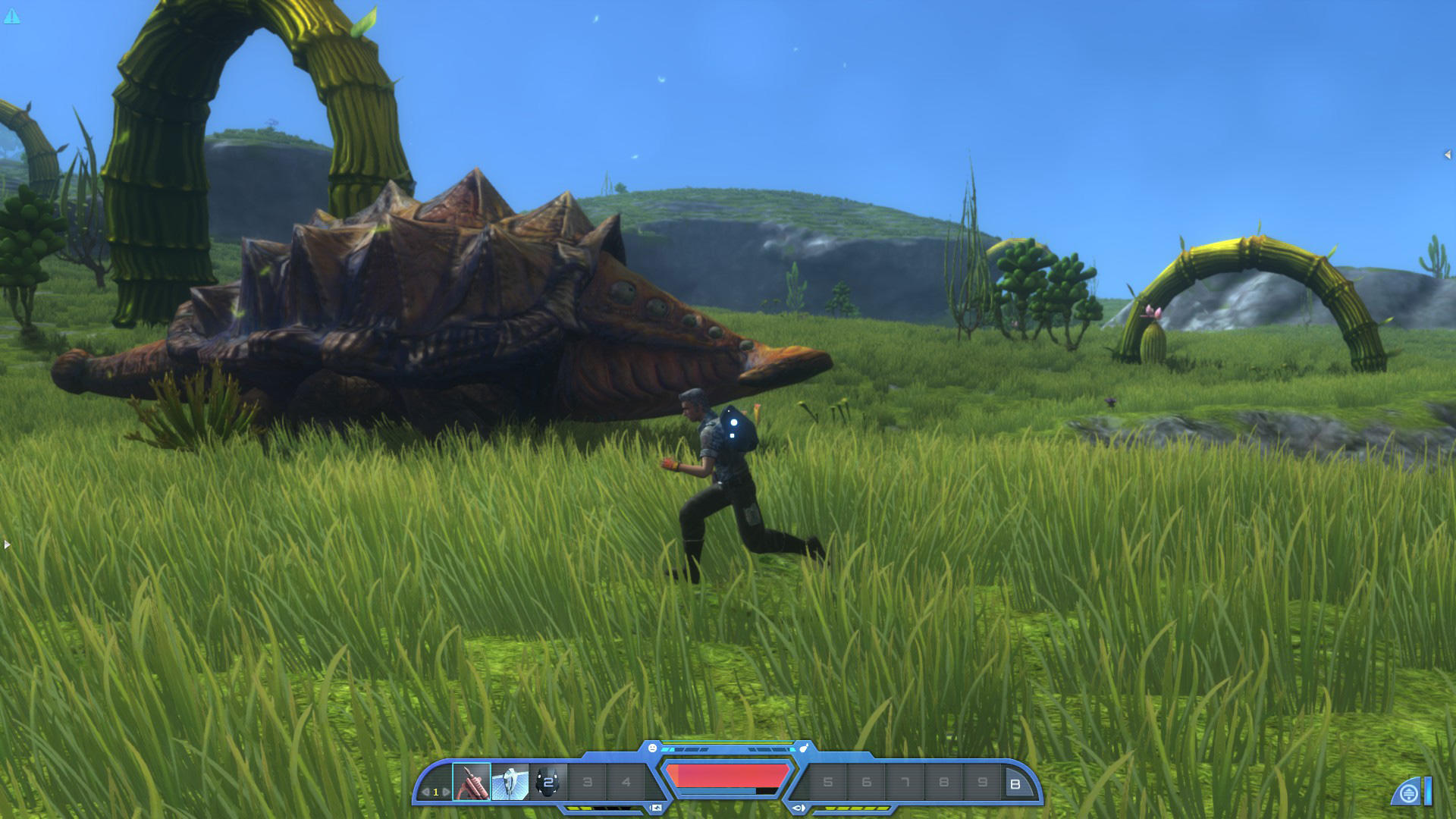The width and height of the screenshot is (1456, 819).
Task: Toggle the collapse arrow under the right hotbar section
Action: pos(798,808)
